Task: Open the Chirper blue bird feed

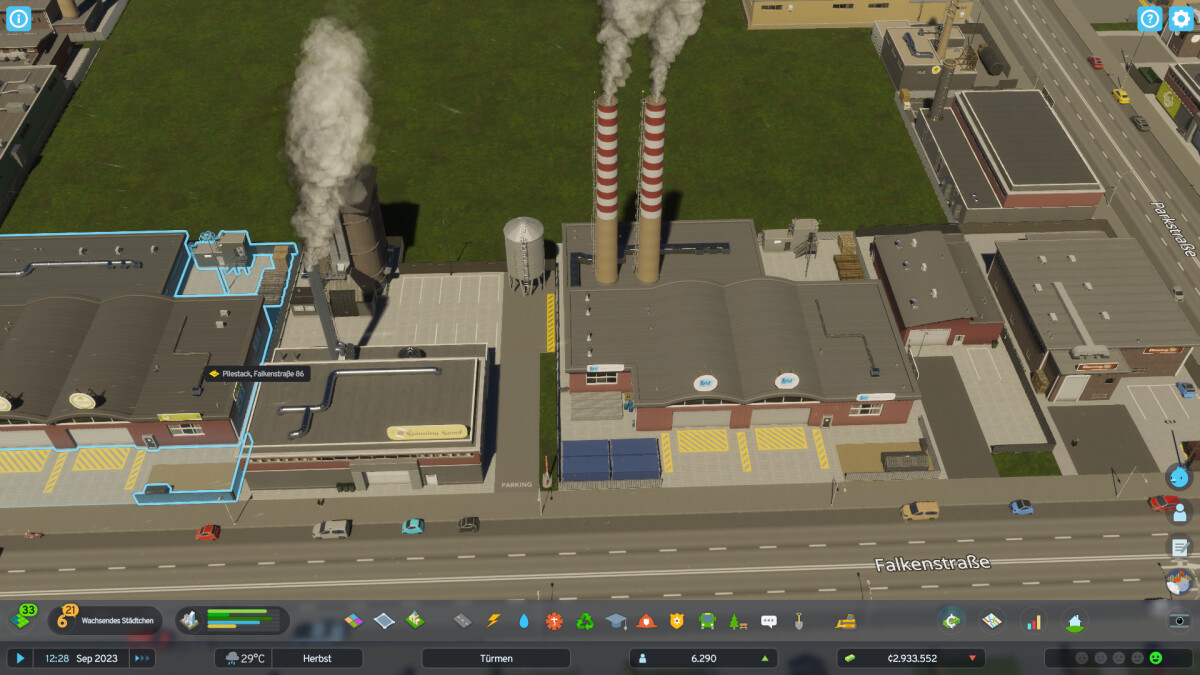Action: (x=1179, y=477)
